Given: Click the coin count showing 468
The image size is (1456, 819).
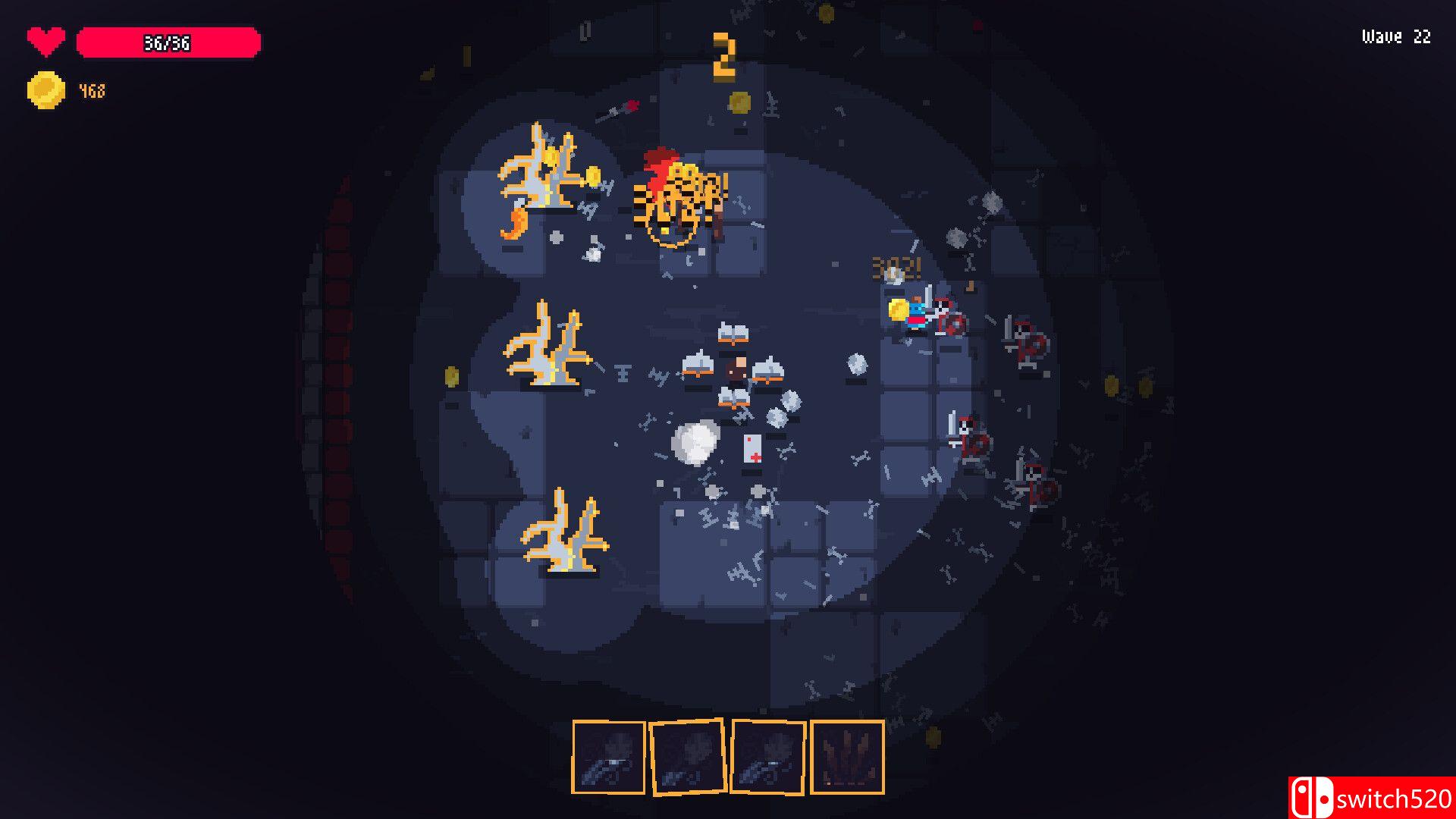Looking at the screenshot, I should 91,90.
